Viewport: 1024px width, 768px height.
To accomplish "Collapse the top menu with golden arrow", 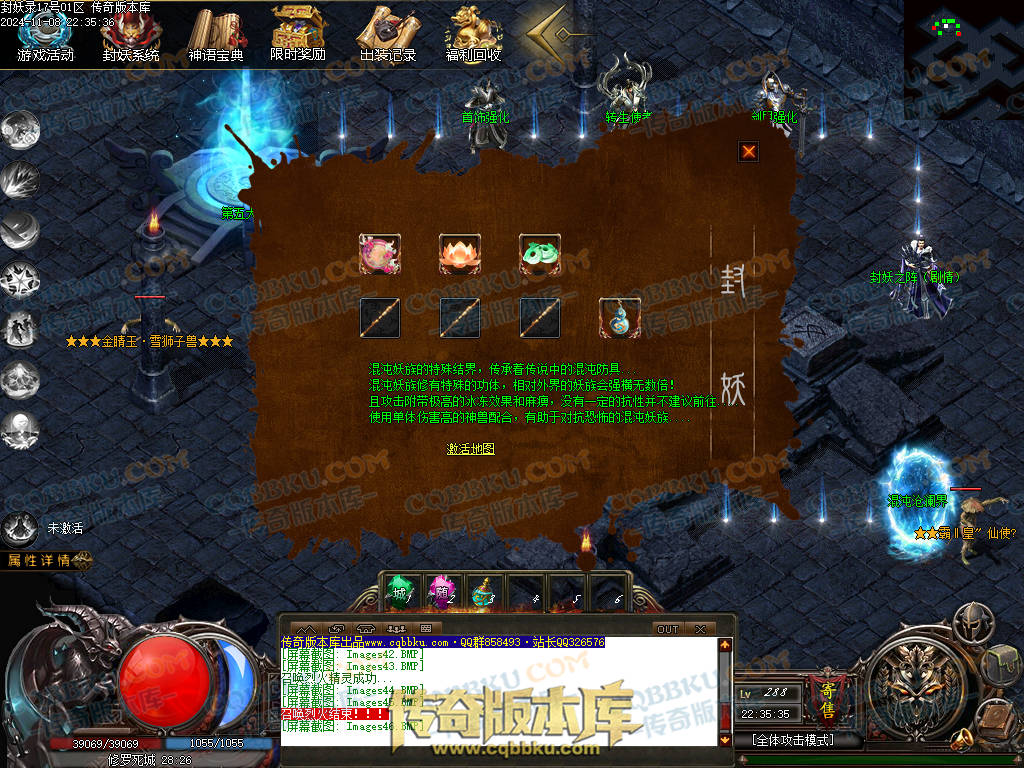I will coord(547,35).
